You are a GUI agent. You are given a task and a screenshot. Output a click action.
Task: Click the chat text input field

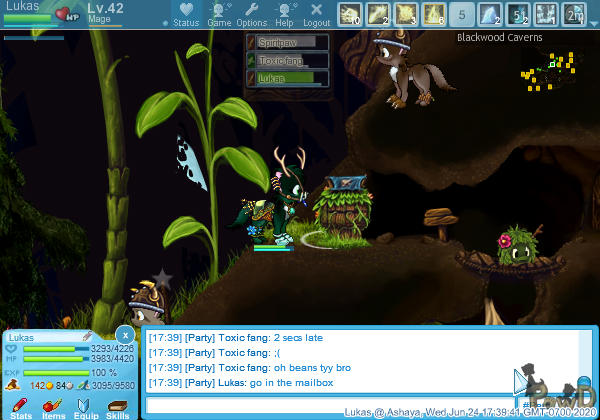(x=330, y=405)
